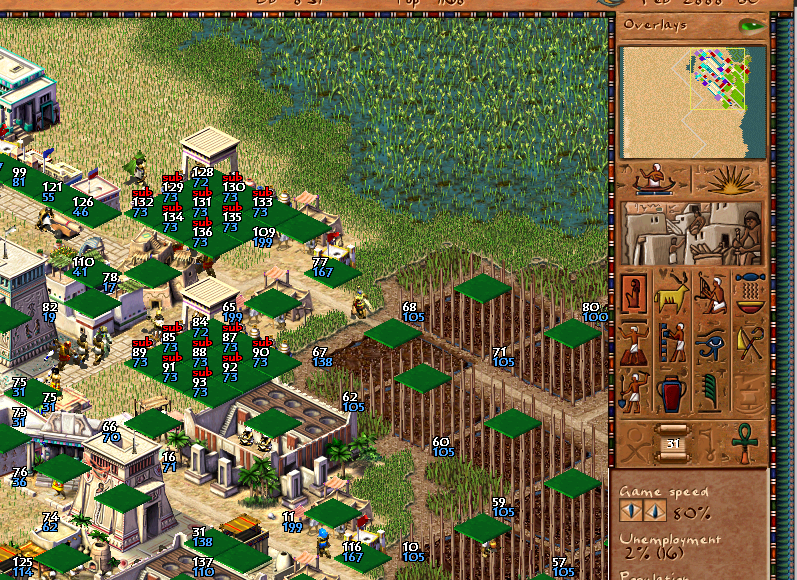Image resolution: width=797 pixels, height=580 pixels.
Task: Select the worker with ladder build icon
Action: click(672, 343)
